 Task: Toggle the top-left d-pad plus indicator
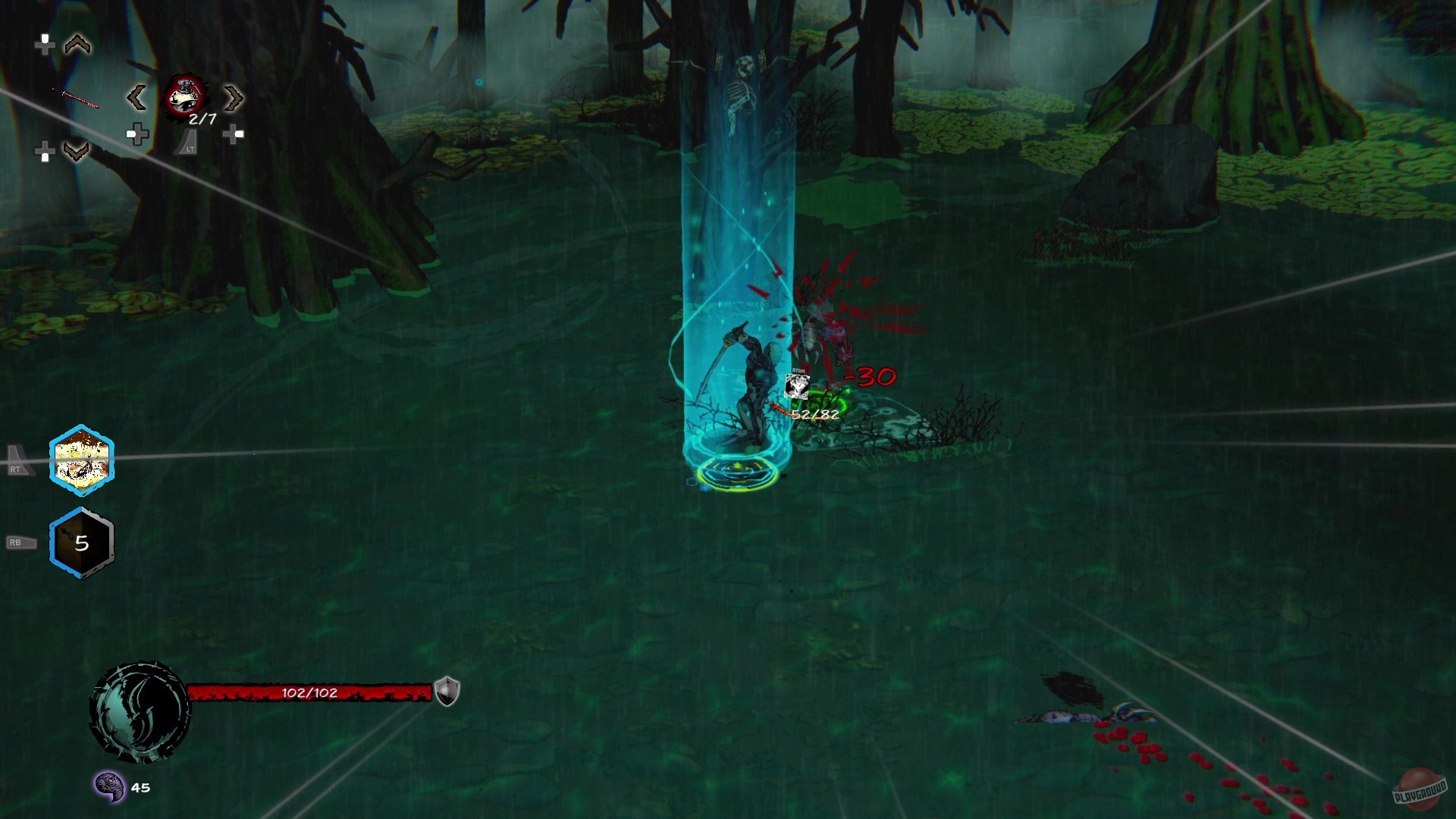[45, 45]
